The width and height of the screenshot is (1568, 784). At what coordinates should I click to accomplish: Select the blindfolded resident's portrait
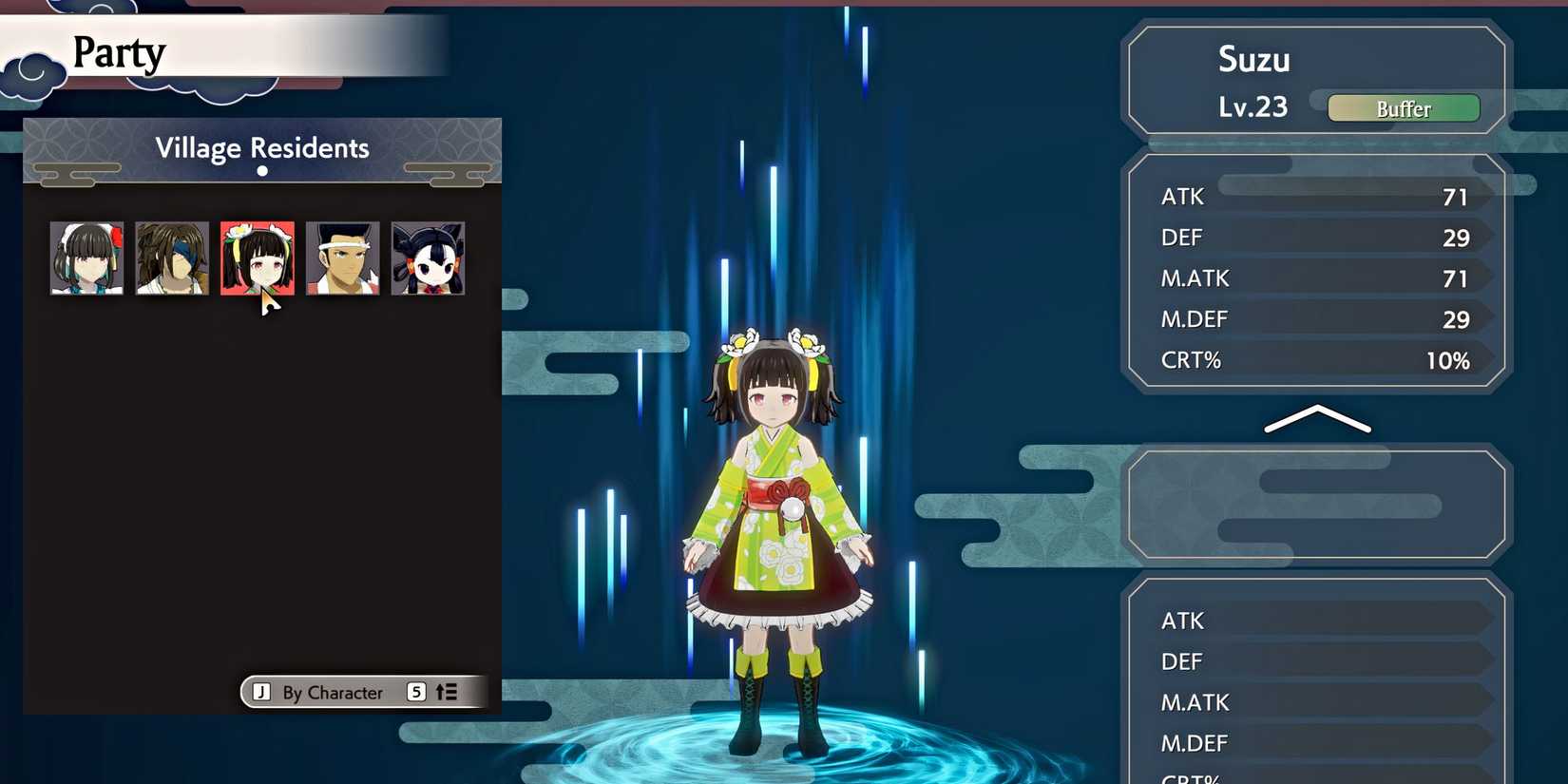tap(171, 257)
